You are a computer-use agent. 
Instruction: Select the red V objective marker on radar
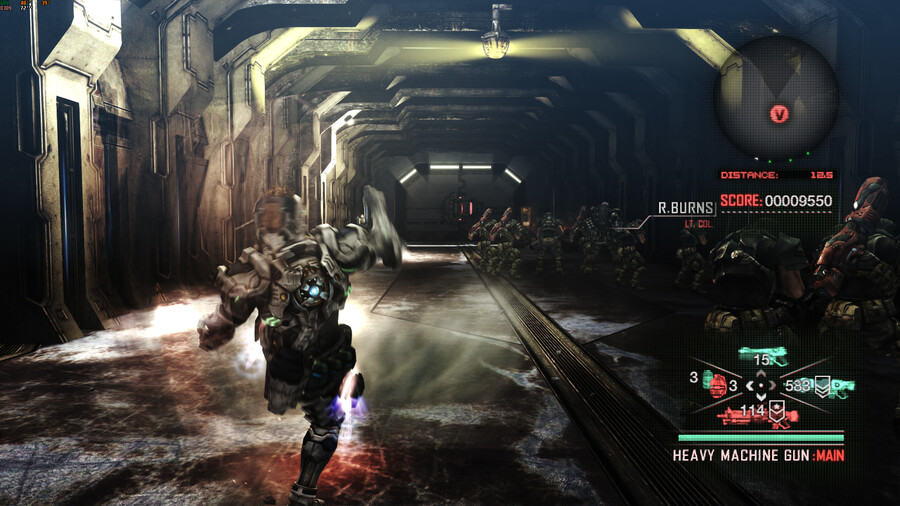click(779, 114)
